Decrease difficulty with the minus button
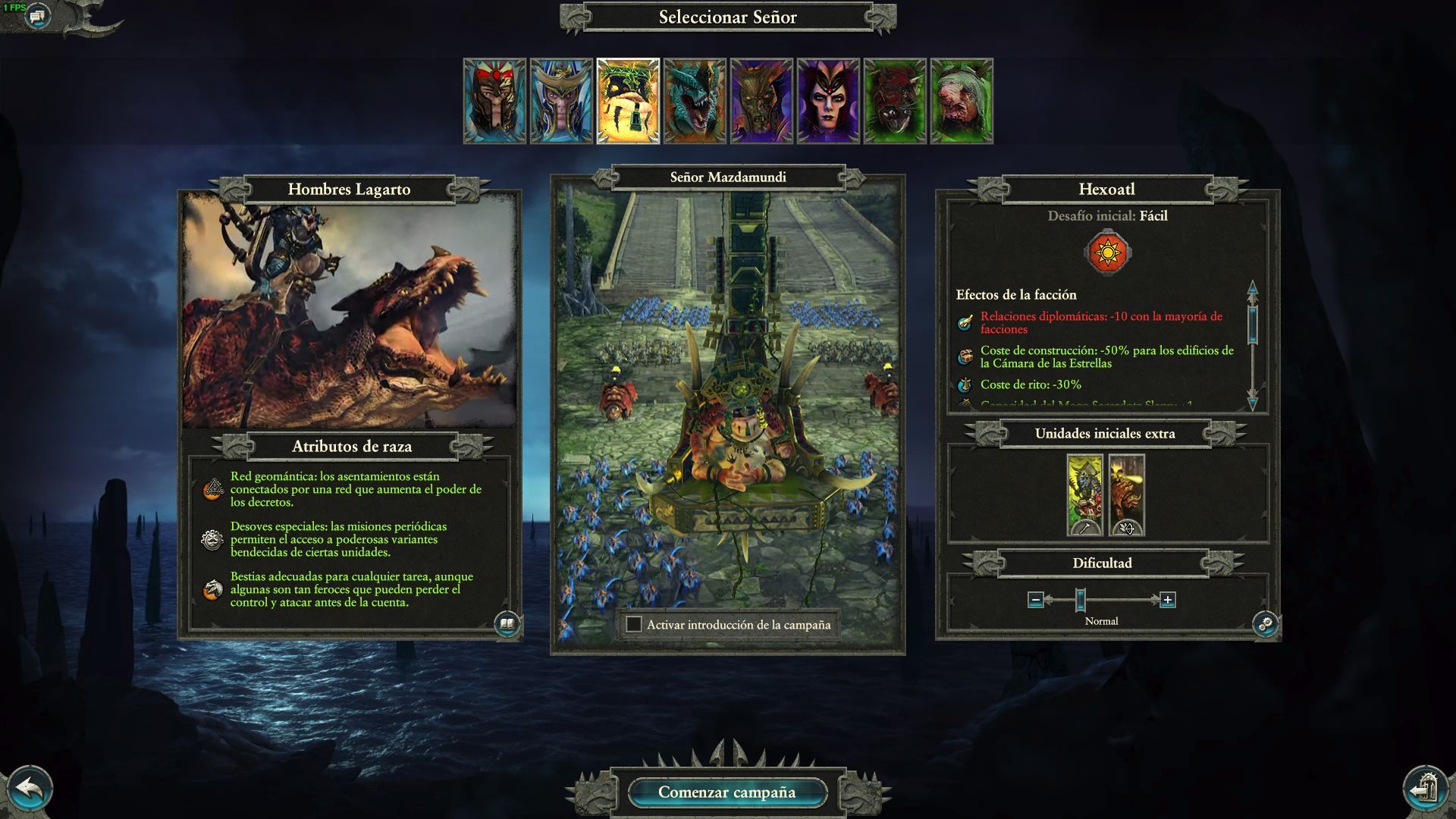This screenshot has height=819, width=1456. click(1036, 600)
